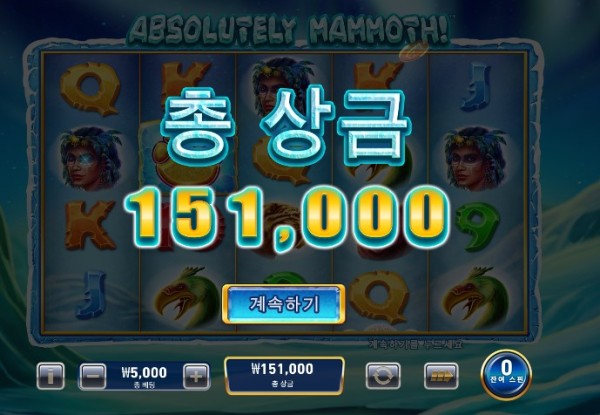
Task: Toggle the autoplay circular arrows button
Action: [x=381, y=376]
